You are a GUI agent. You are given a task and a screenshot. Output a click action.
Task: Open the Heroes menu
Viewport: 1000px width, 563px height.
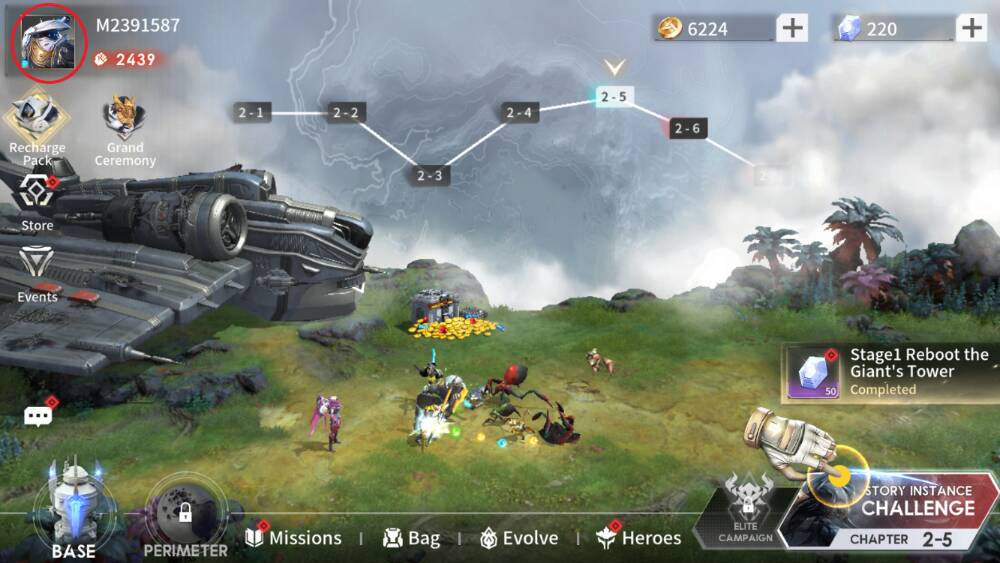click(639, 538)
